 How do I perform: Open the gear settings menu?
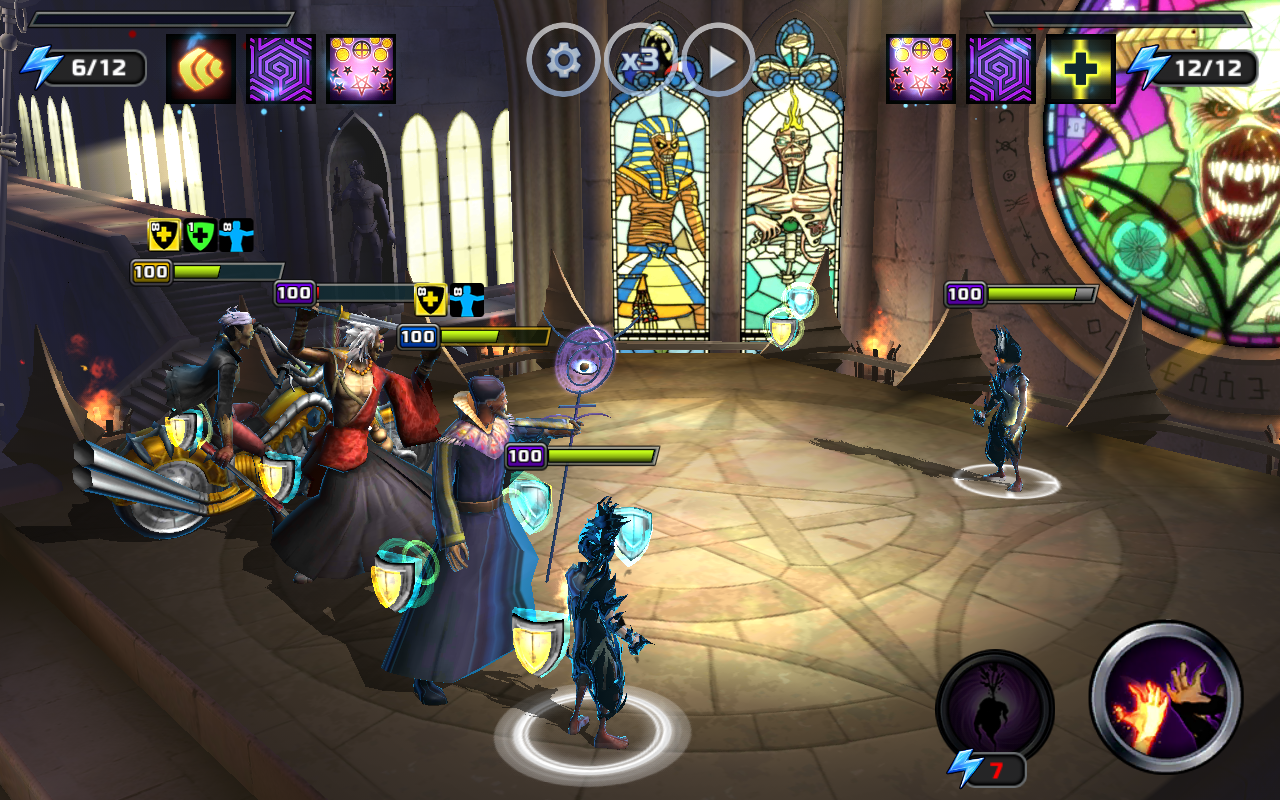coord(563,61)
